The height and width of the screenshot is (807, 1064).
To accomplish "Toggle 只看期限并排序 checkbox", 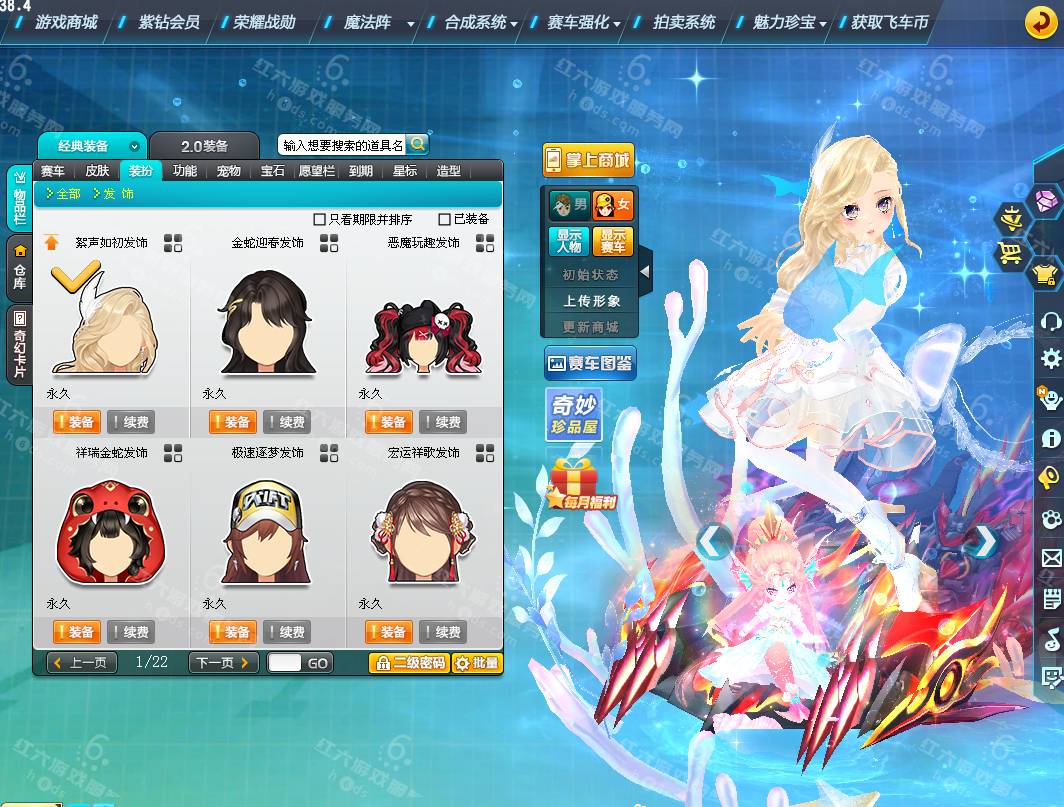I will tap(320, 219).
